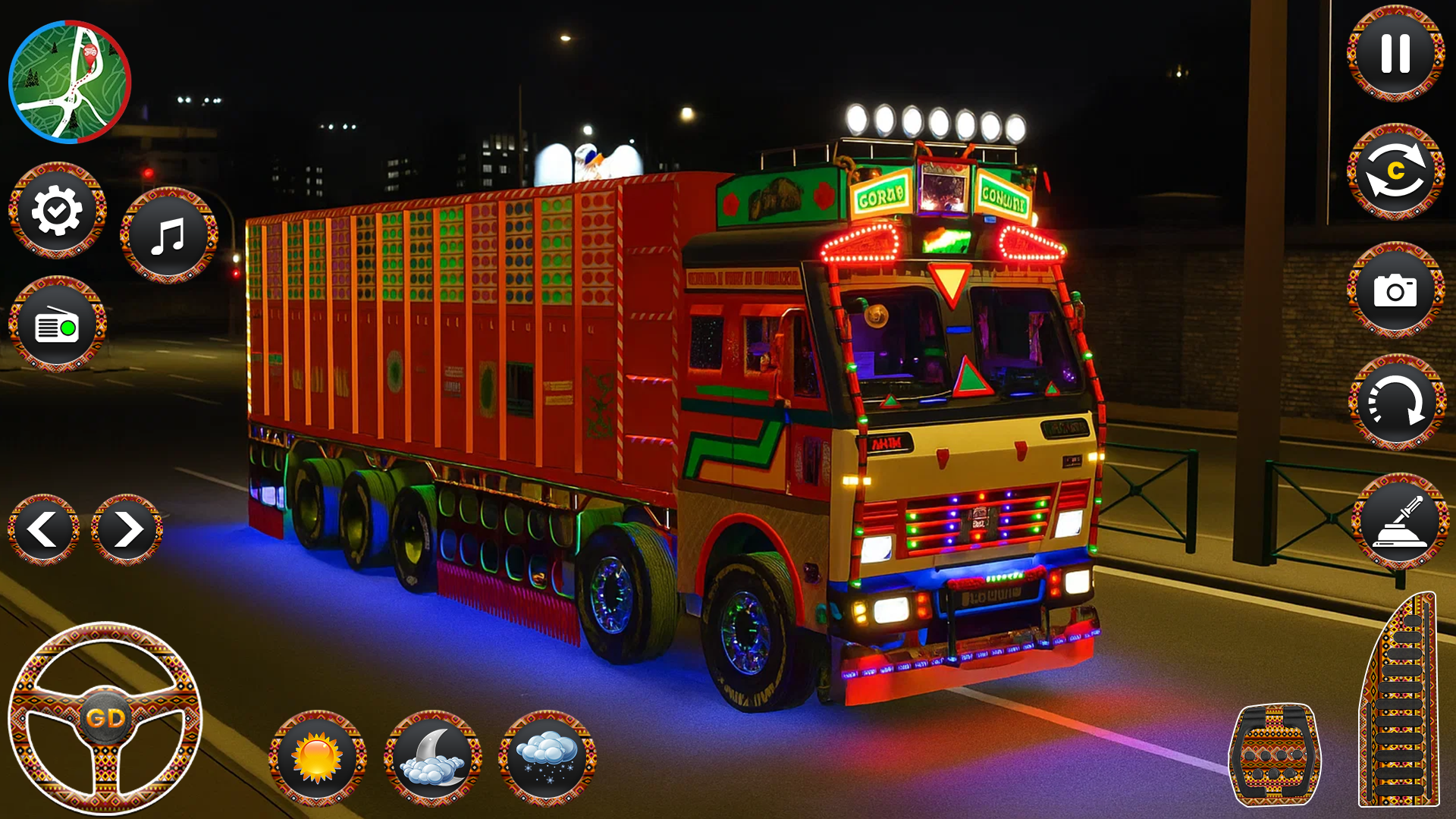Reset the truck position using the reset icon

(1398, 403)
